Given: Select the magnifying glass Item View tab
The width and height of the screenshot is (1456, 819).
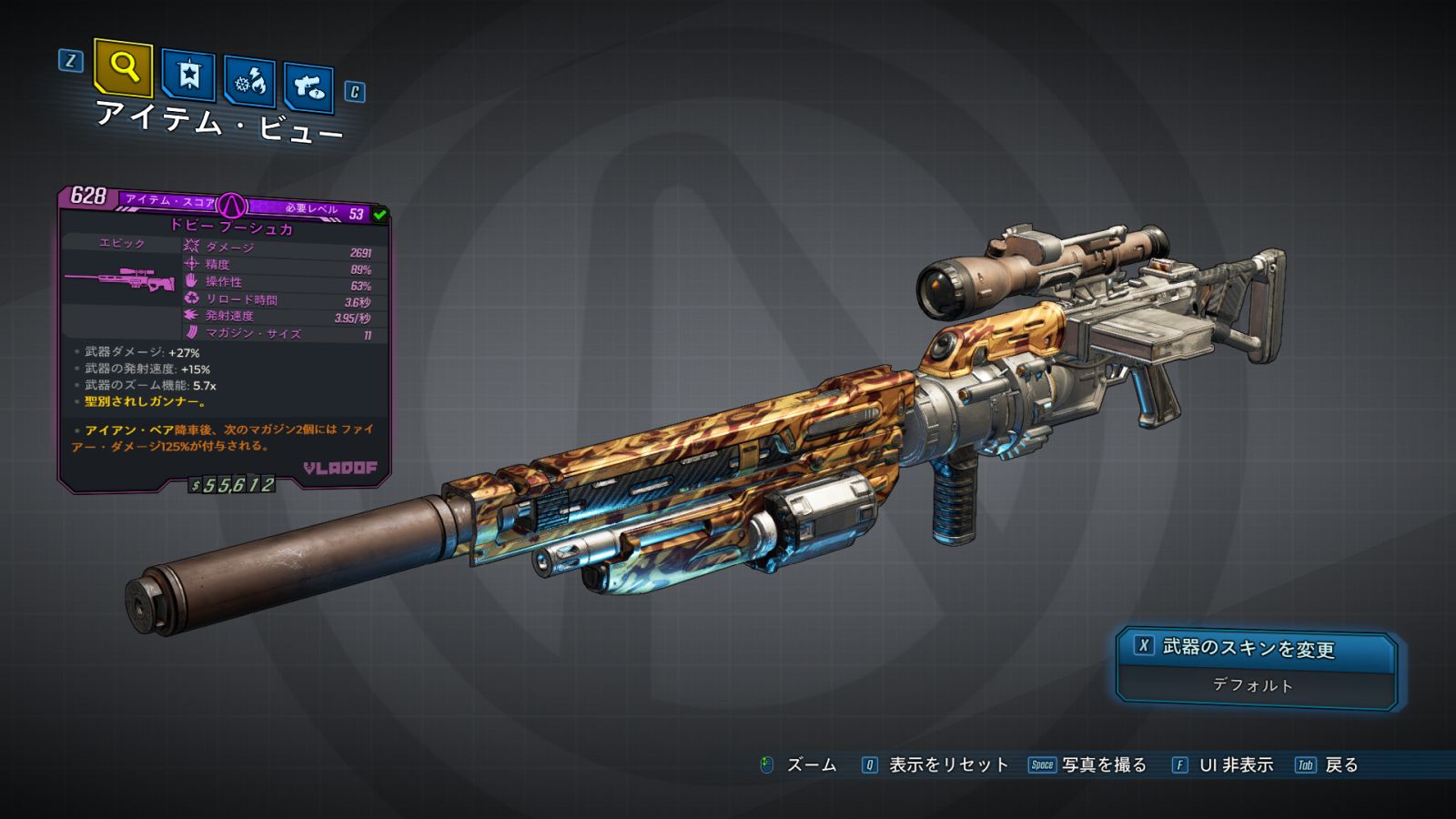Looking at the screenshot, I should [x=123, y=67].
